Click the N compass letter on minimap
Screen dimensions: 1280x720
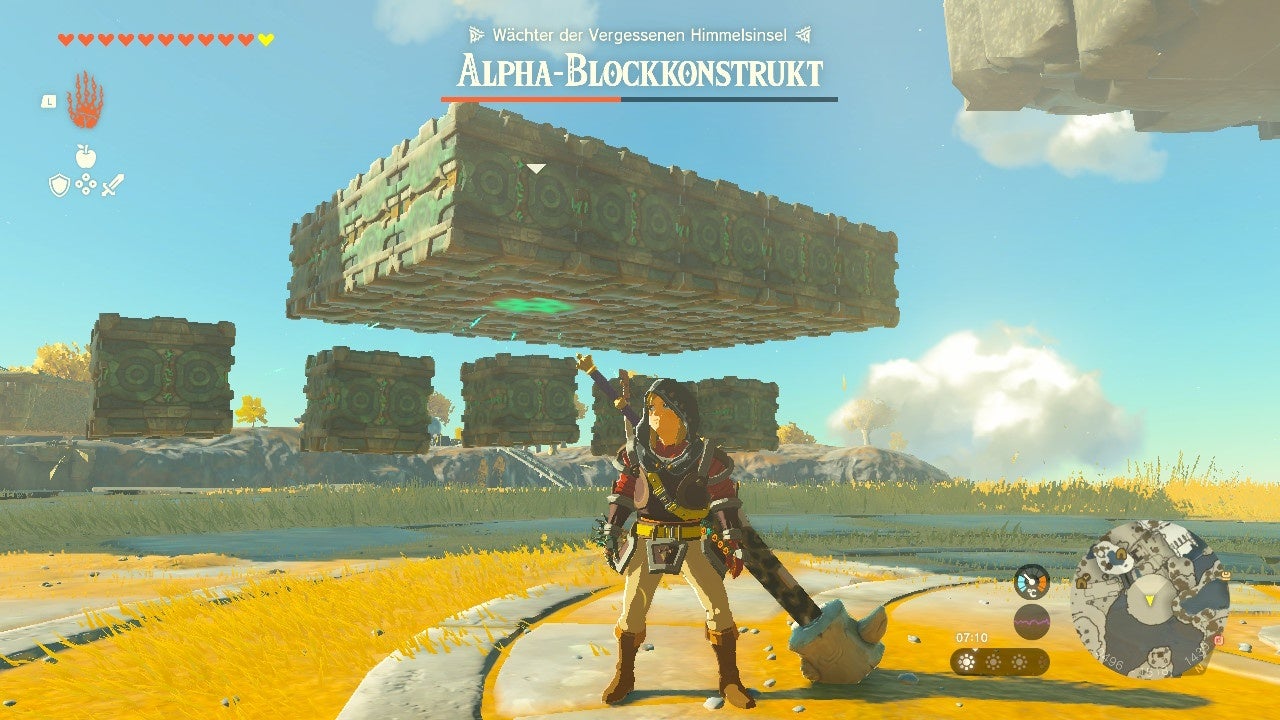(1199, 668)
